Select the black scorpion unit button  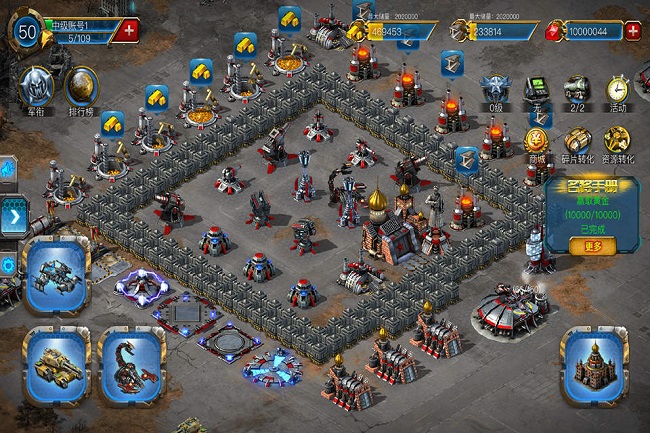pos(131,364)
